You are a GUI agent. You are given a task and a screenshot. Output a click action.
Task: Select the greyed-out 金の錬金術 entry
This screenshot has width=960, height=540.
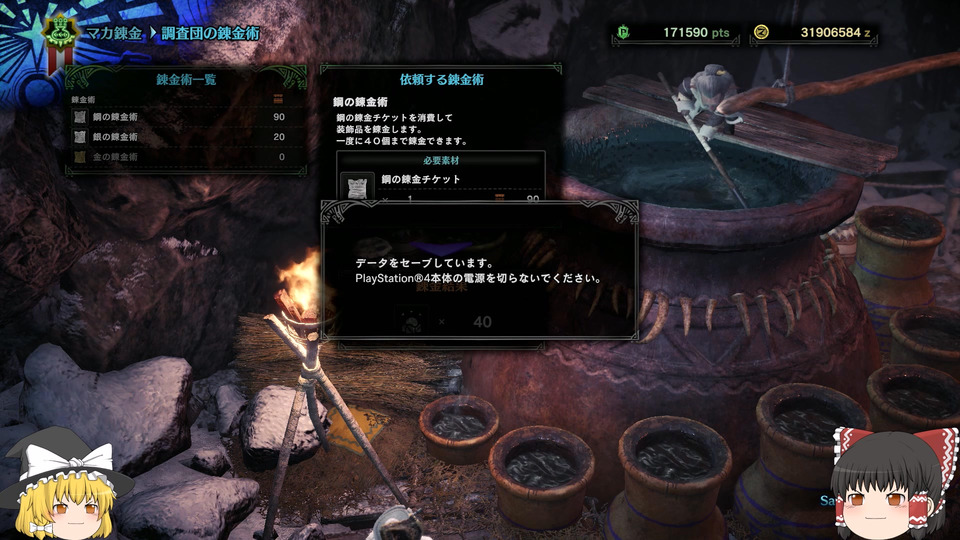click(x=180, y=157)
